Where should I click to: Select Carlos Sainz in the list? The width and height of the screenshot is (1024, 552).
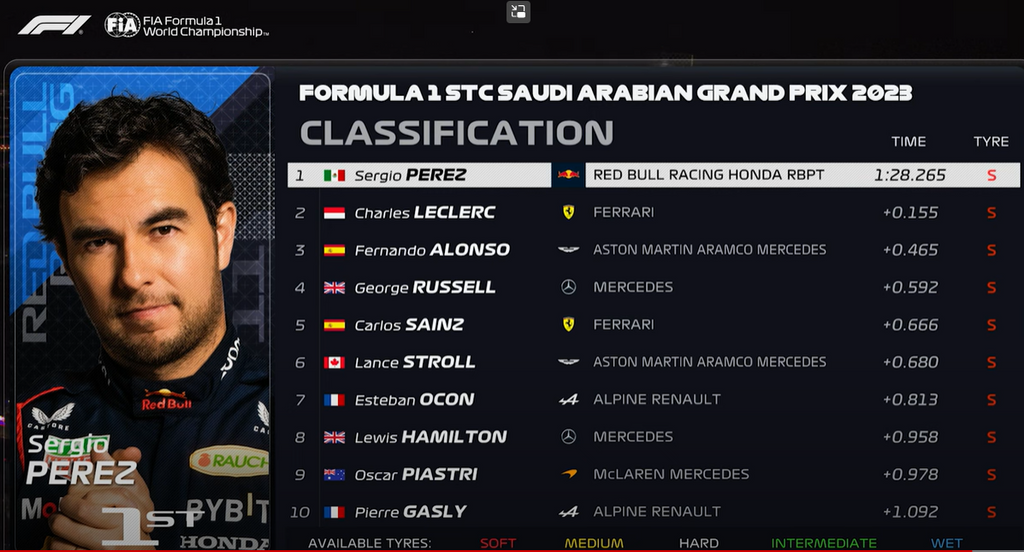(x=409, y=325)
